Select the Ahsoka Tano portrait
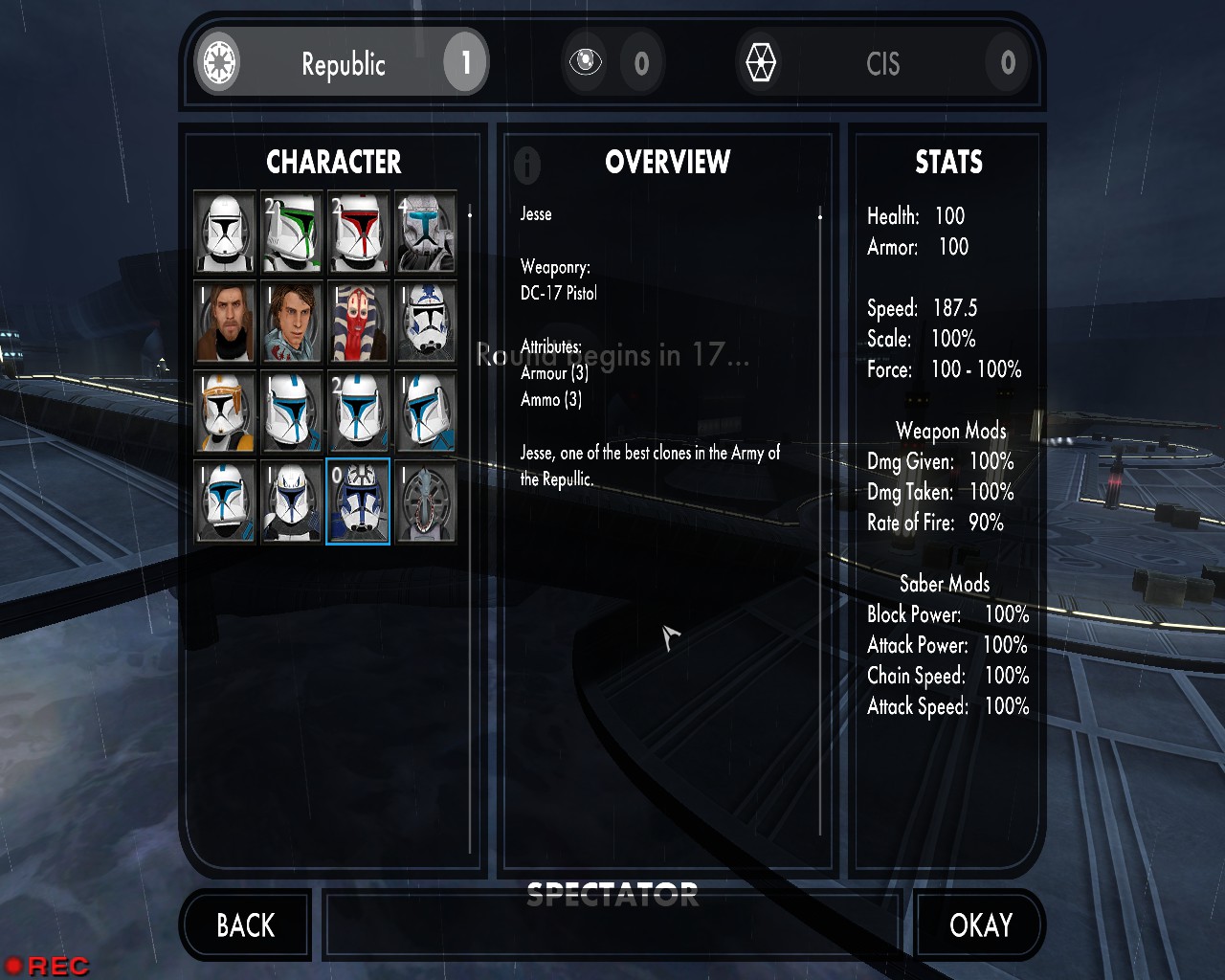Image resolution: width=1225 pixels, height=980 pixels. pyautogui.click(x=359, y=323)
